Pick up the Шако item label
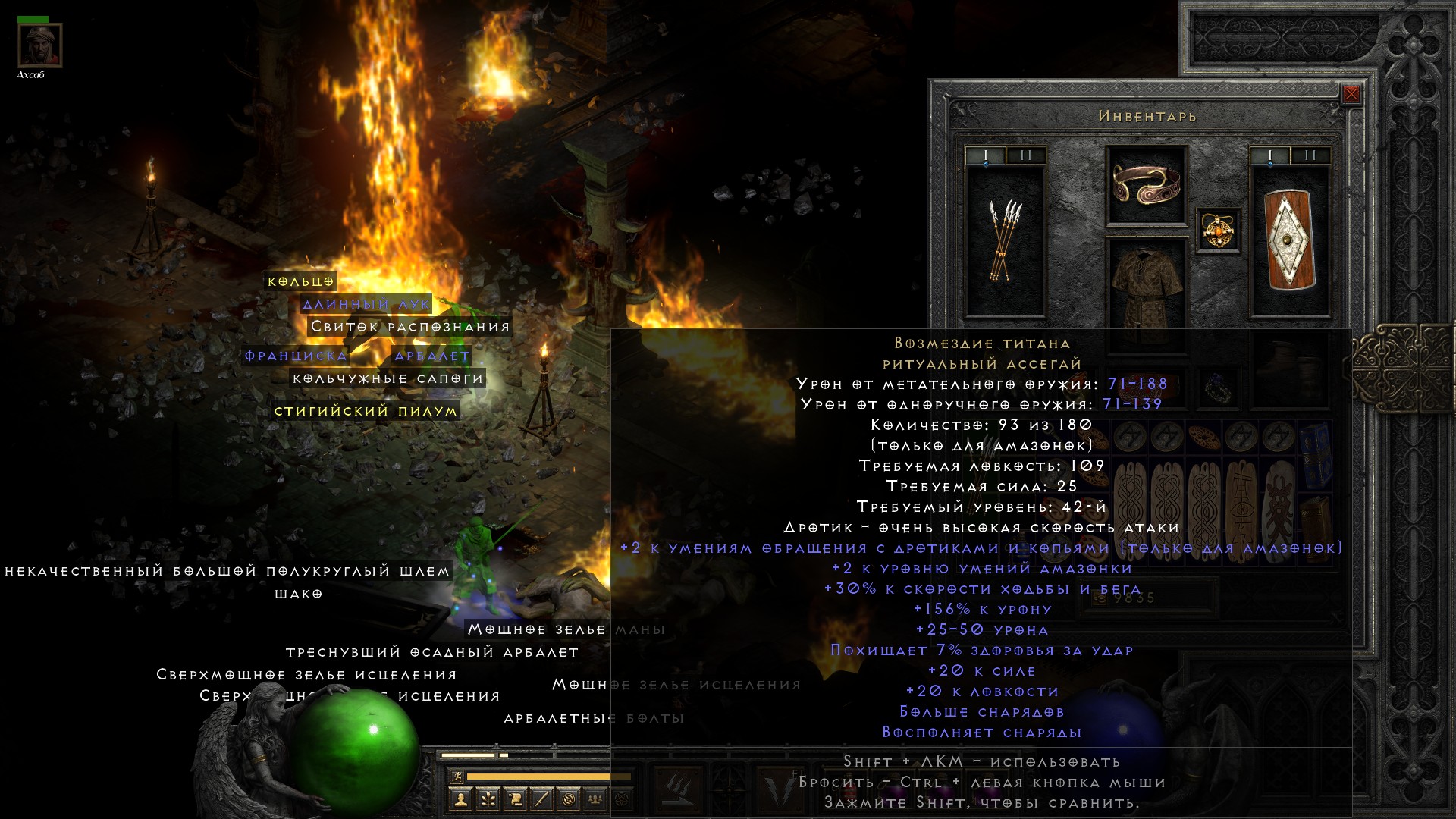Viewport: 1456px width, 819px height. pos(298,594)
